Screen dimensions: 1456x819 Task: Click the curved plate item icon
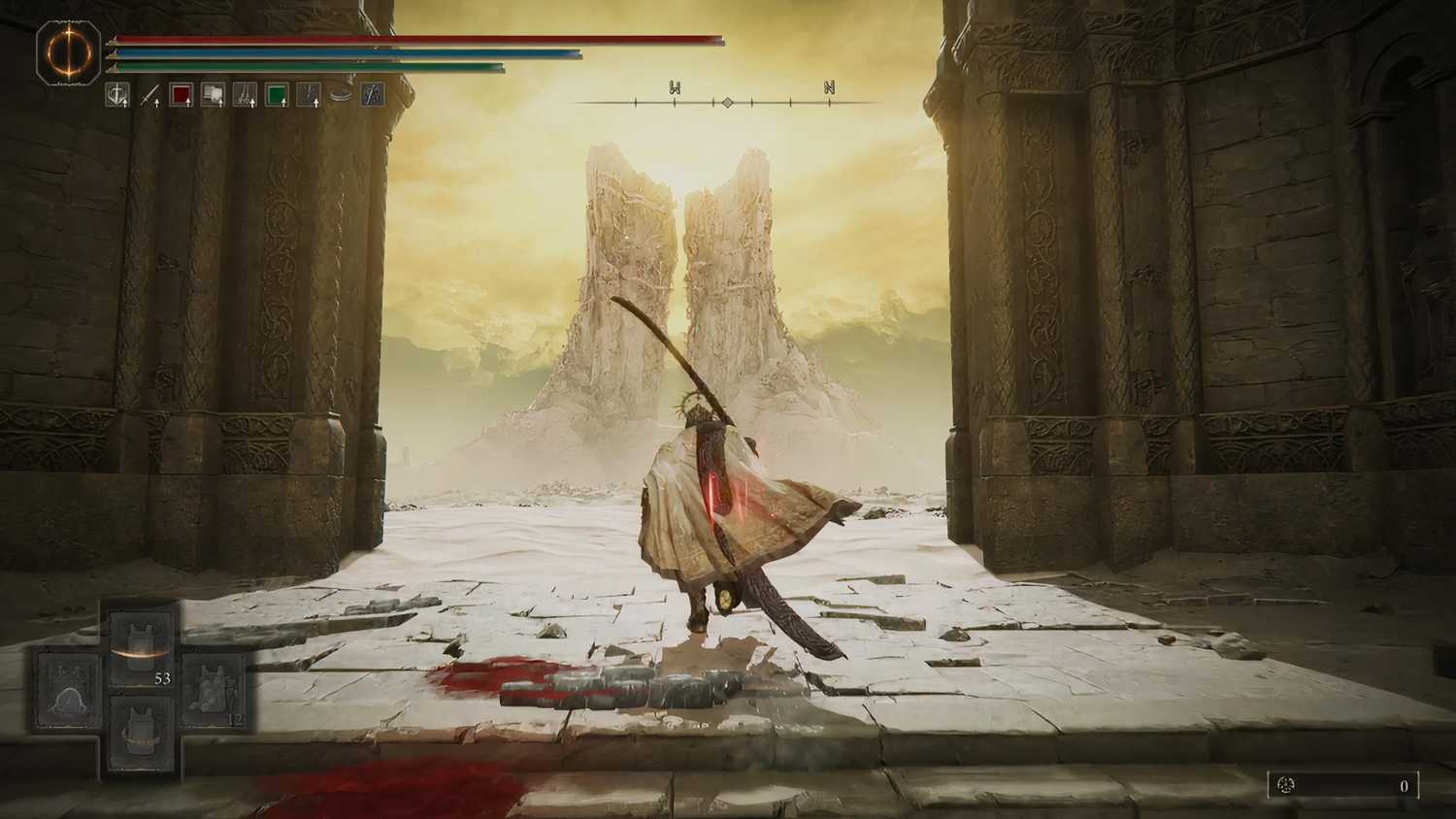coord(338,94)
